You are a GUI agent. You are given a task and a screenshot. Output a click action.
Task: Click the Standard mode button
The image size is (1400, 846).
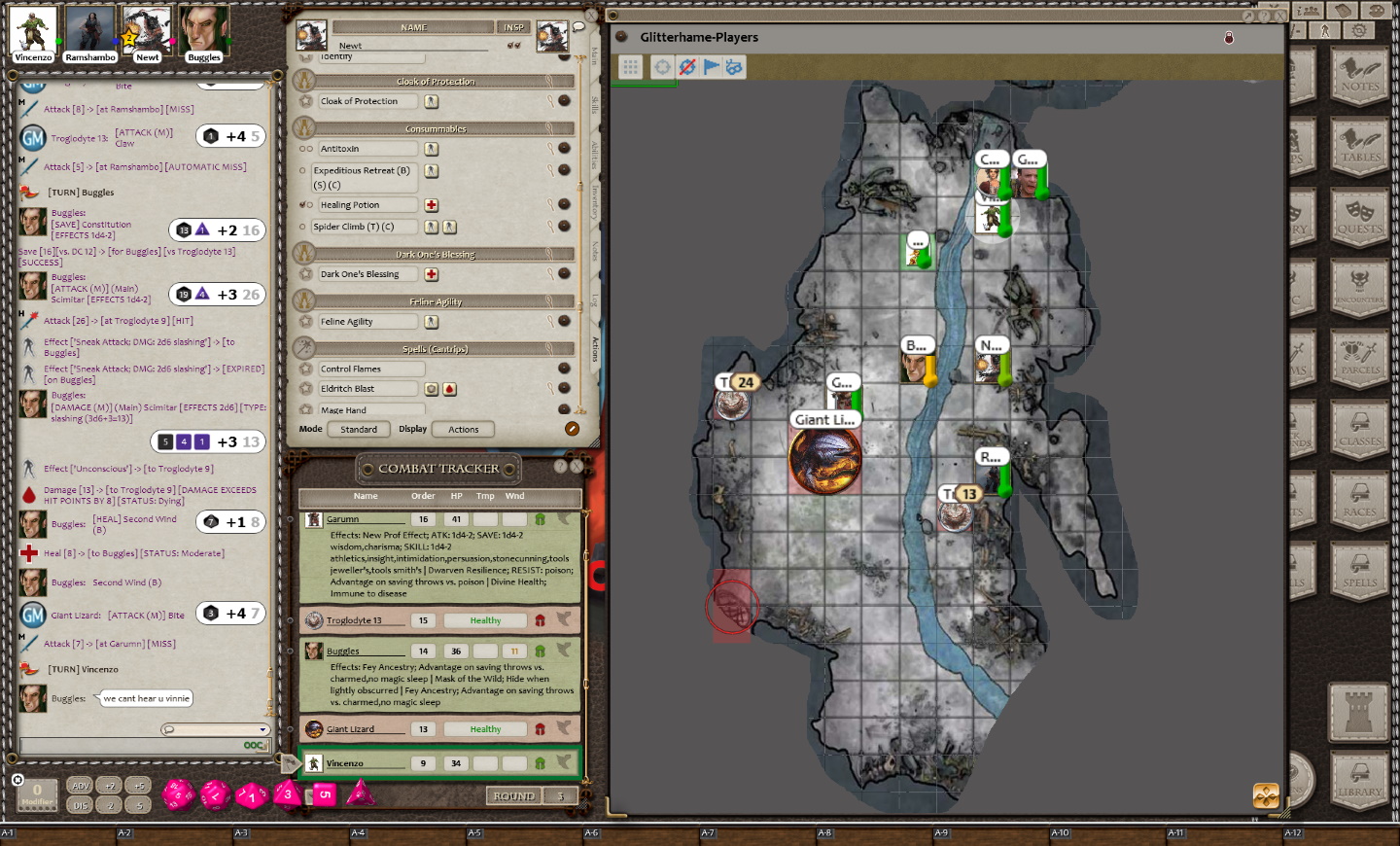tap(359, 429)
